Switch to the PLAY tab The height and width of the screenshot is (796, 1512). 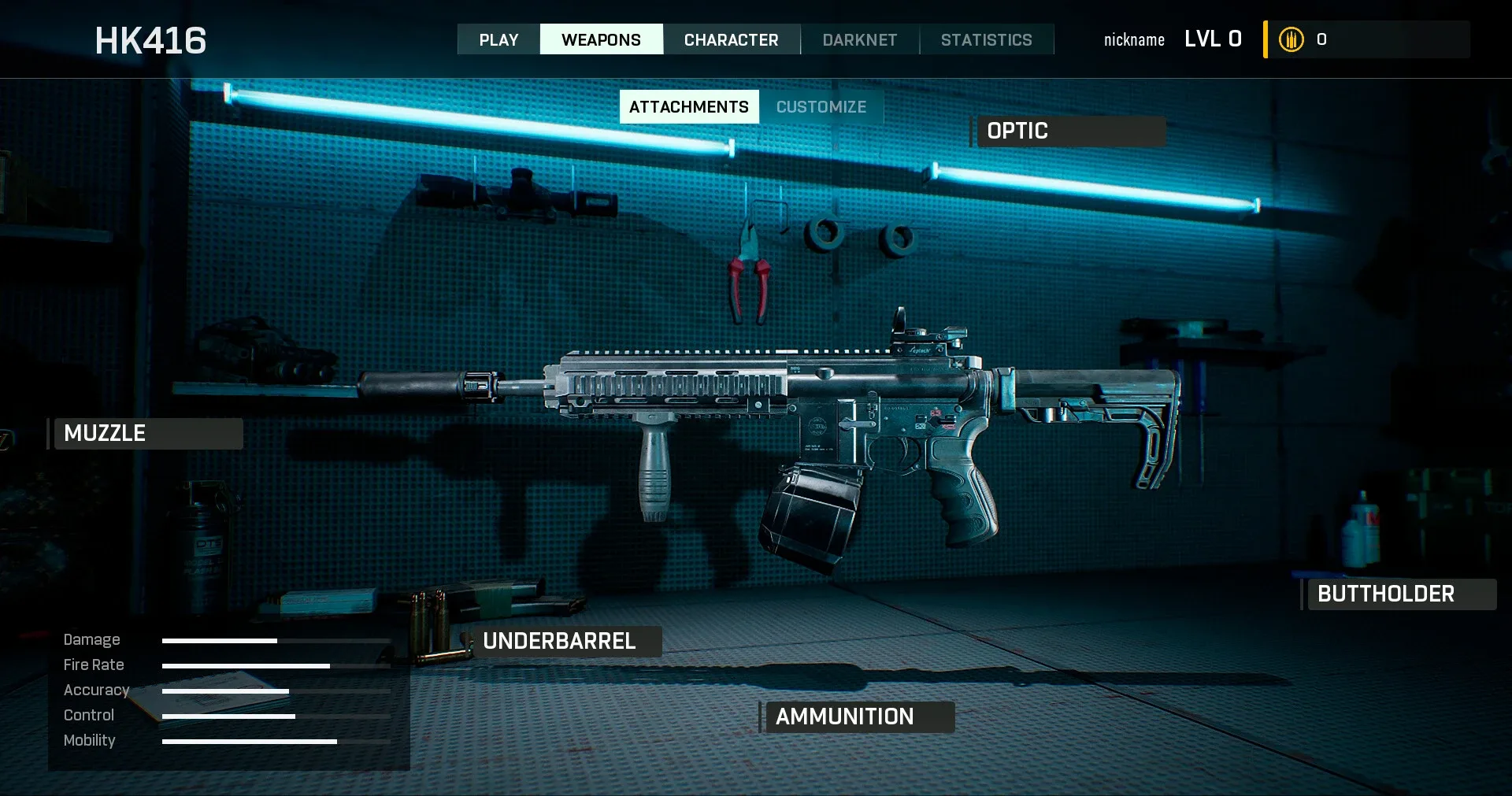tap(498, 39)
